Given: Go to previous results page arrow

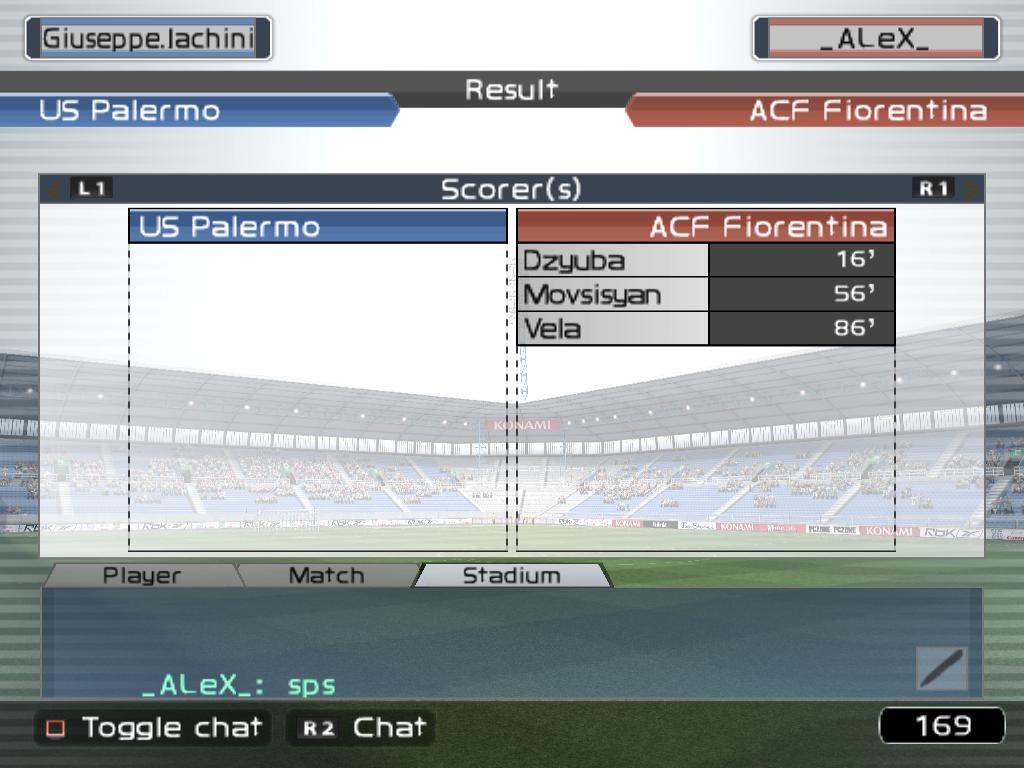Looking at the screenshot, I should [55, 188].
